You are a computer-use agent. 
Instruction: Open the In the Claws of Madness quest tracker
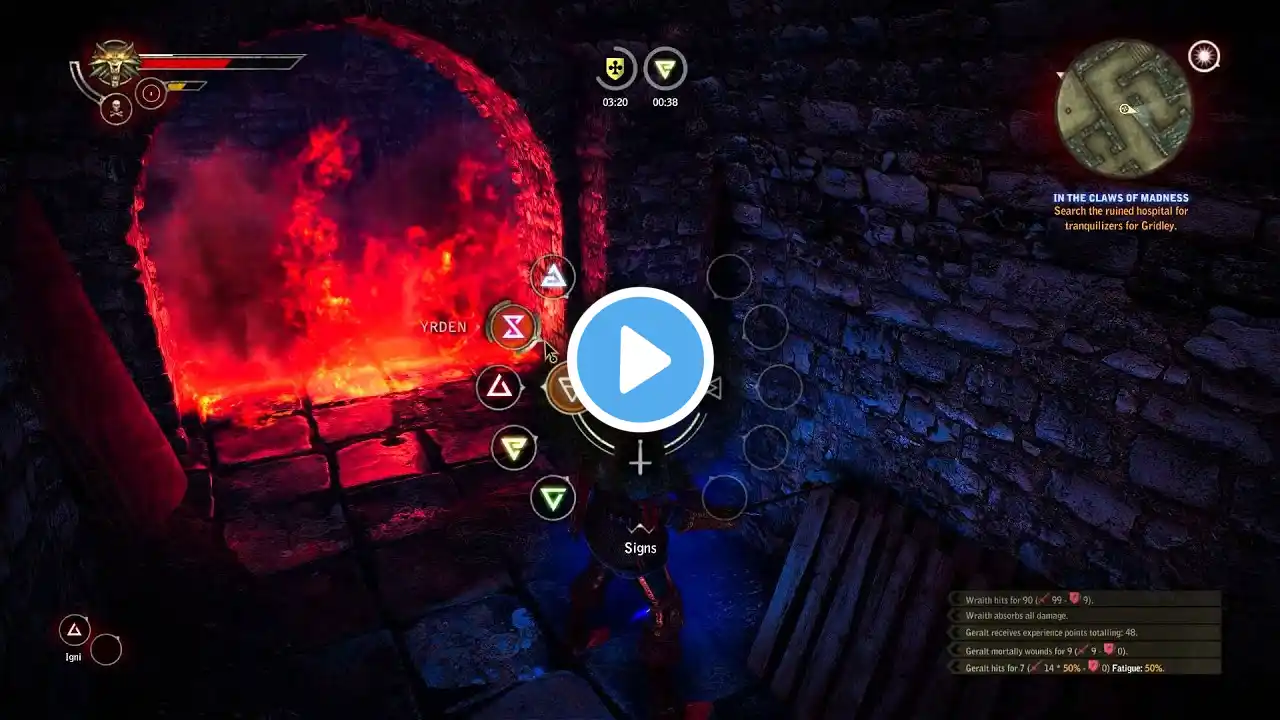[1120, 211]
